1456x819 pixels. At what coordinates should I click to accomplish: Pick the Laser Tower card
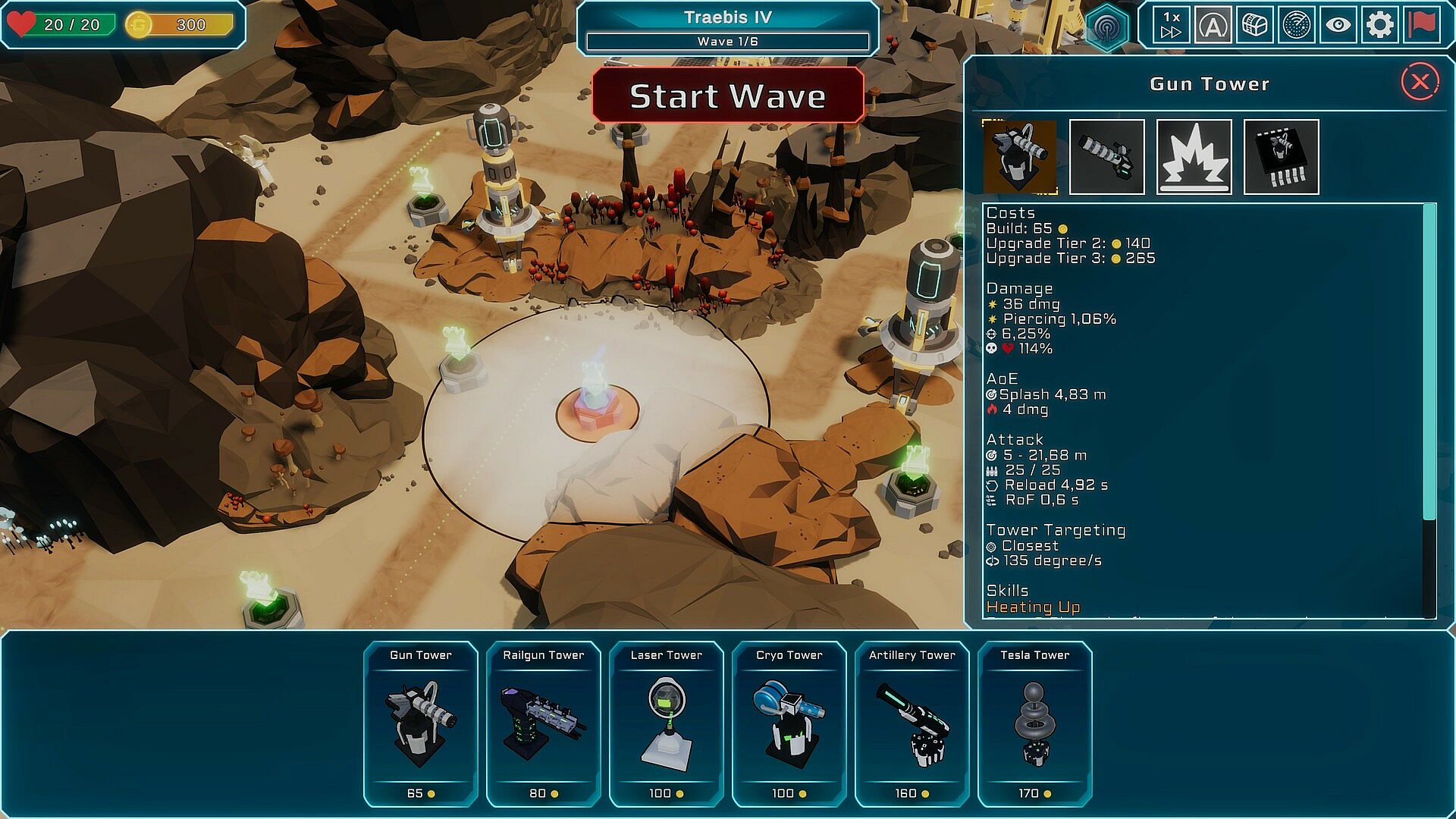point(667,724)
